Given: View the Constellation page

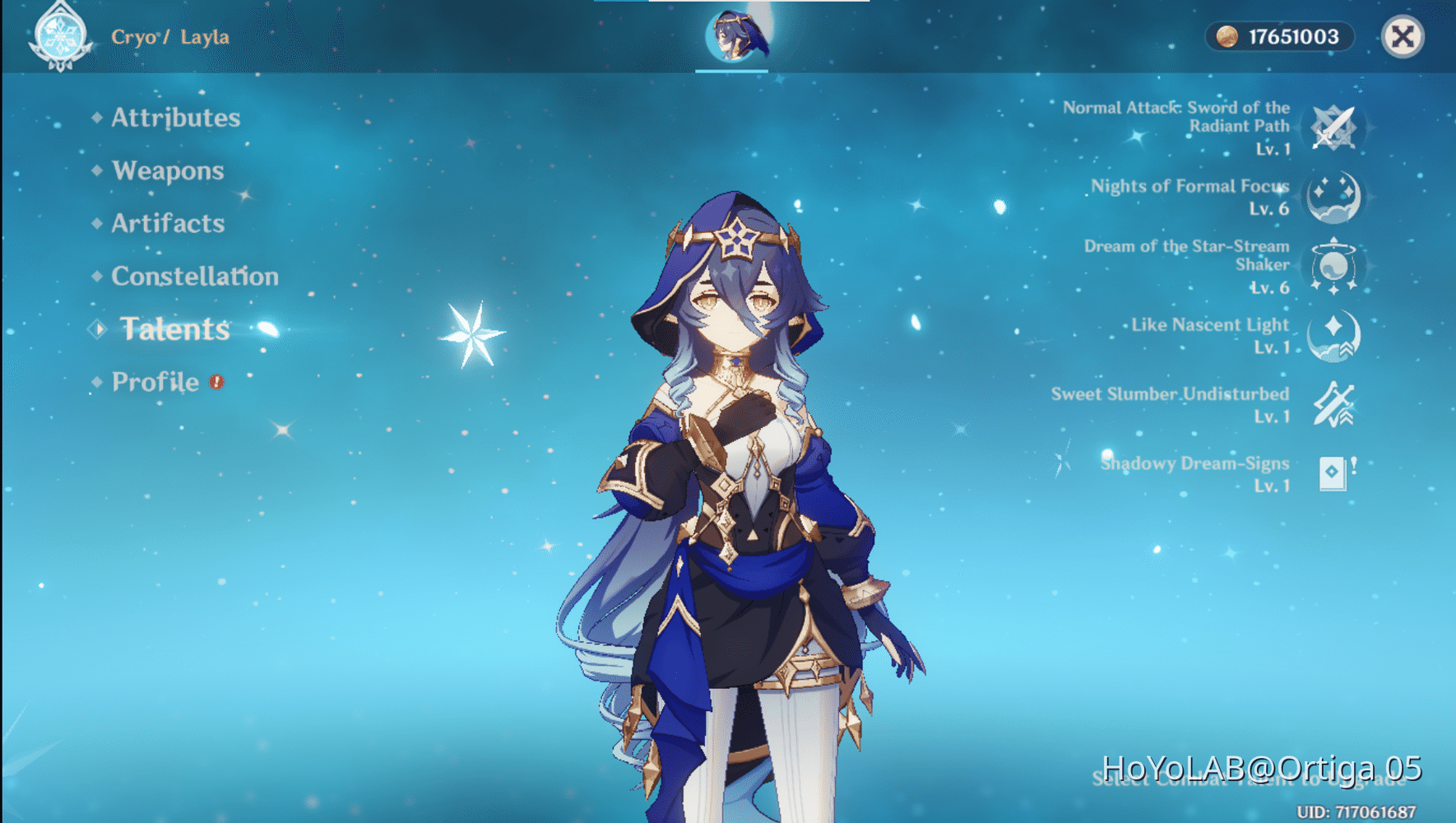Looking at the screenshot, I should click(x=195, y=277).
